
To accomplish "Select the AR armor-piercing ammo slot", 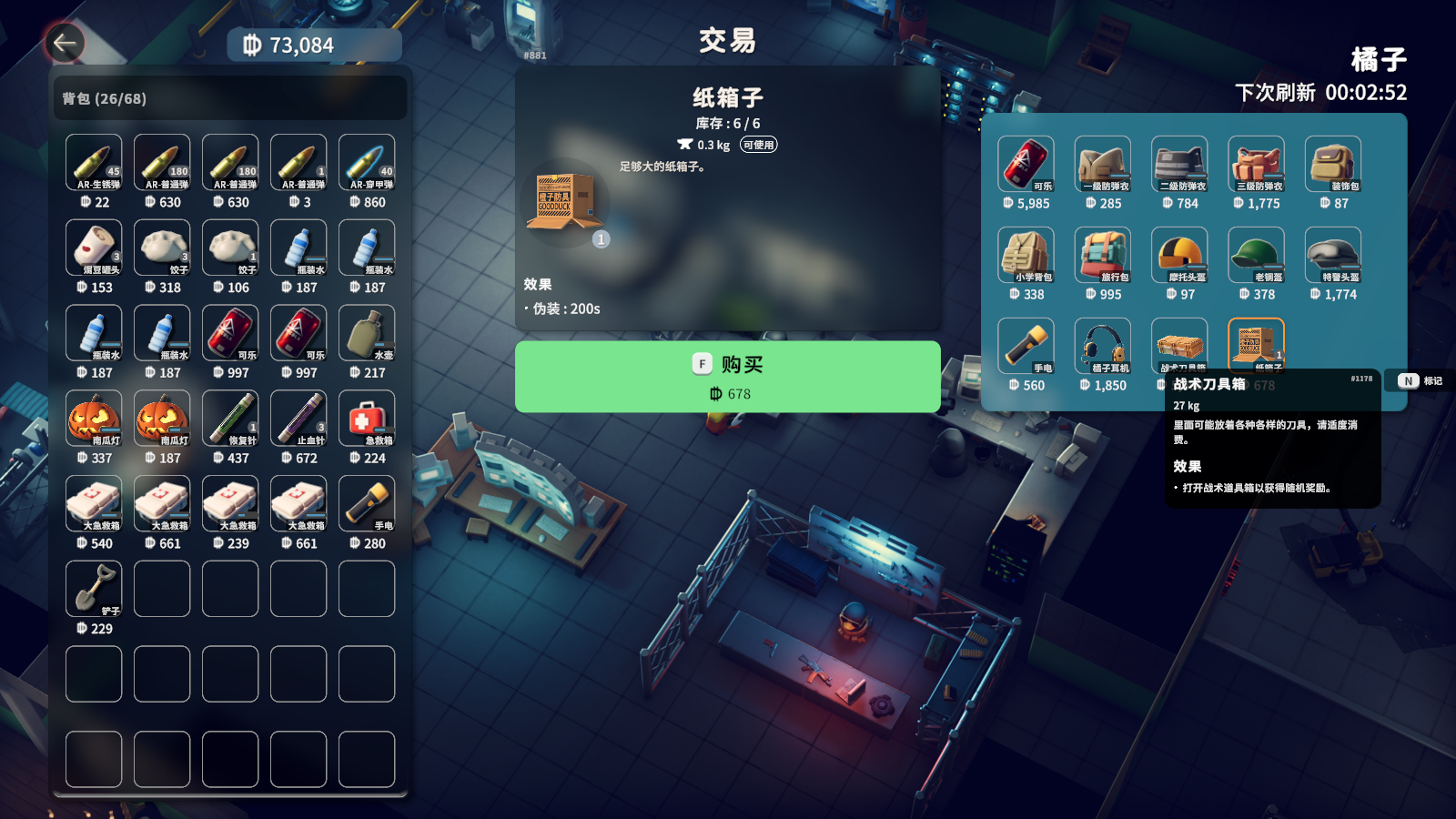I will (367, 163).
